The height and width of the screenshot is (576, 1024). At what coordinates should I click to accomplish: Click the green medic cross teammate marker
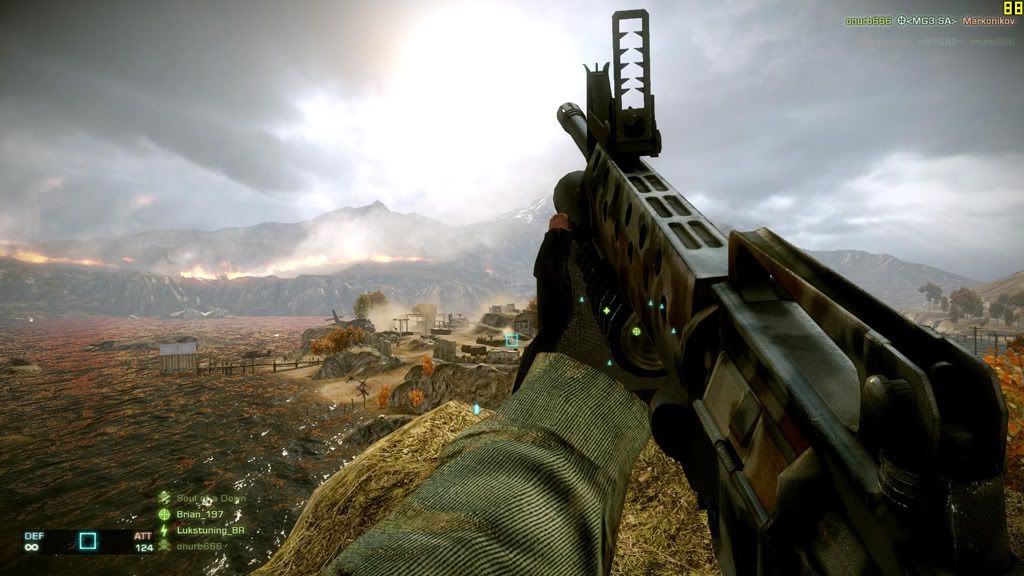606,311
